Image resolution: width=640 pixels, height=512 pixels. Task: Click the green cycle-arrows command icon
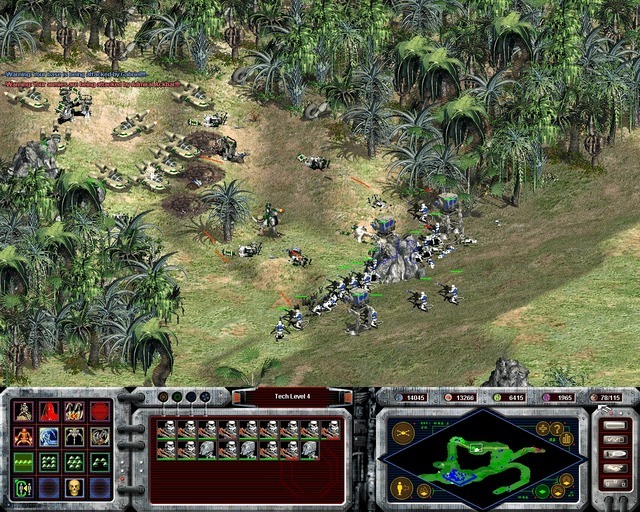point(23,488)
